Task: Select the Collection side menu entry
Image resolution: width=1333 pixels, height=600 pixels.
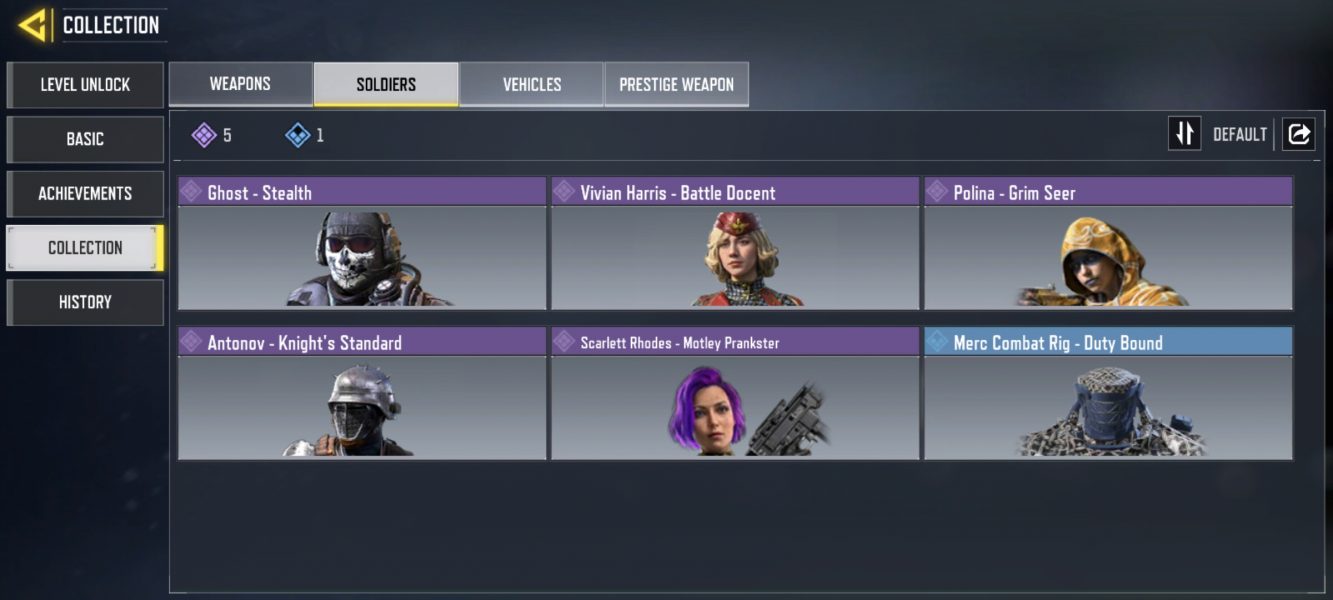Action: point(85,248)
